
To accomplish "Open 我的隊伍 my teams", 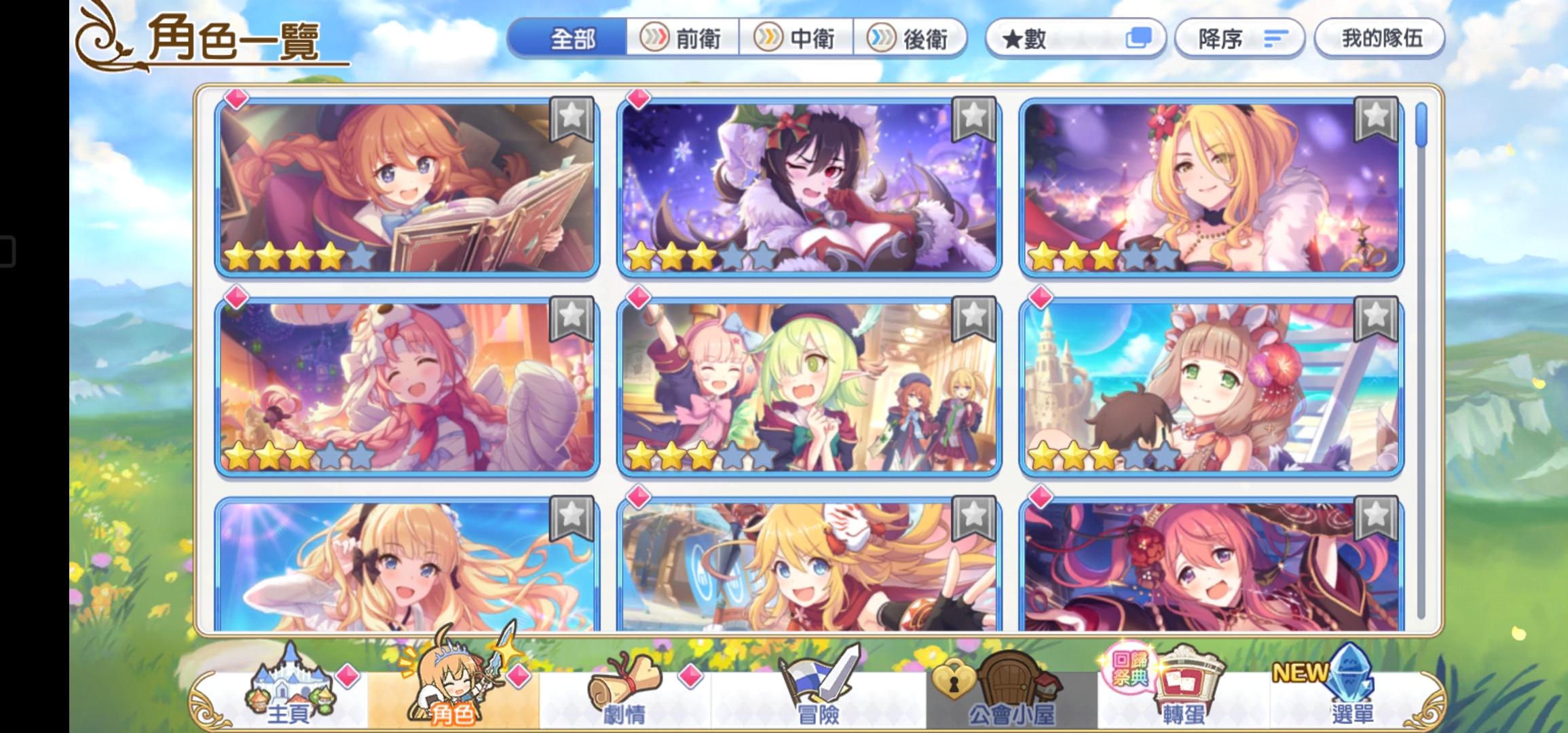I will click(1381, 39).
